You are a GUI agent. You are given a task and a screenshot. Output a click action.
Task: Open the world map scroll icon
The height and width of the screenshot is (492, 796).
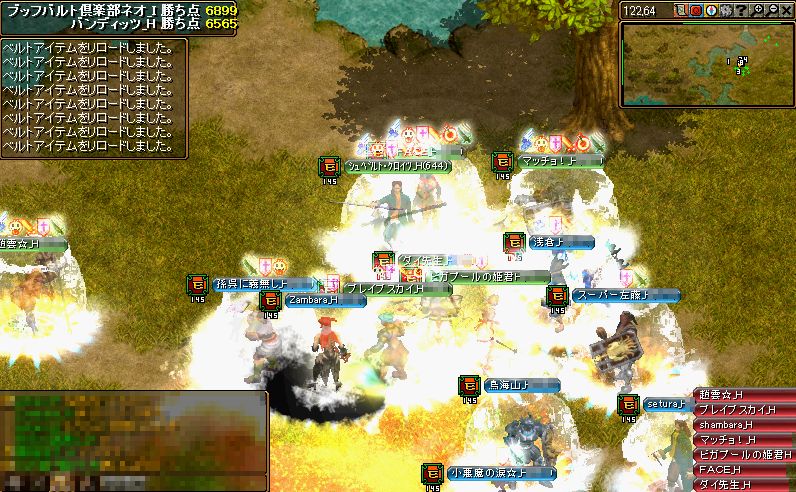pyautogui.click(x=680, y=10)
